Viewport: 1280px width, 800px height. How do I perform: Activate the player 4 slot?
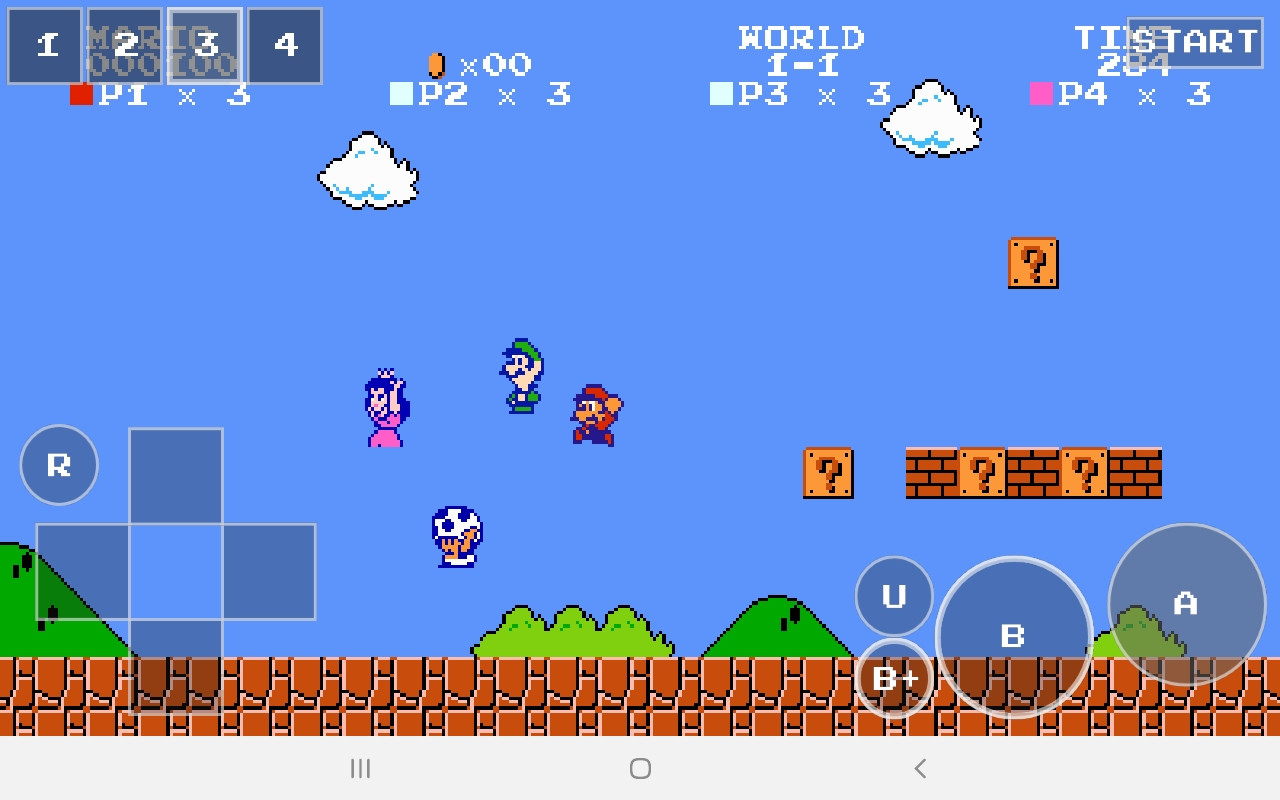(x=284, y=45)
